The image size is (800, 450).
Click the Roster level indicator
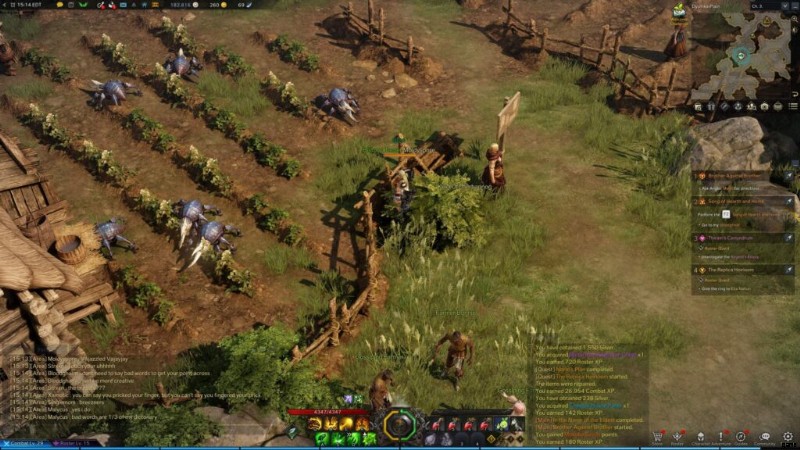point(72,443)
